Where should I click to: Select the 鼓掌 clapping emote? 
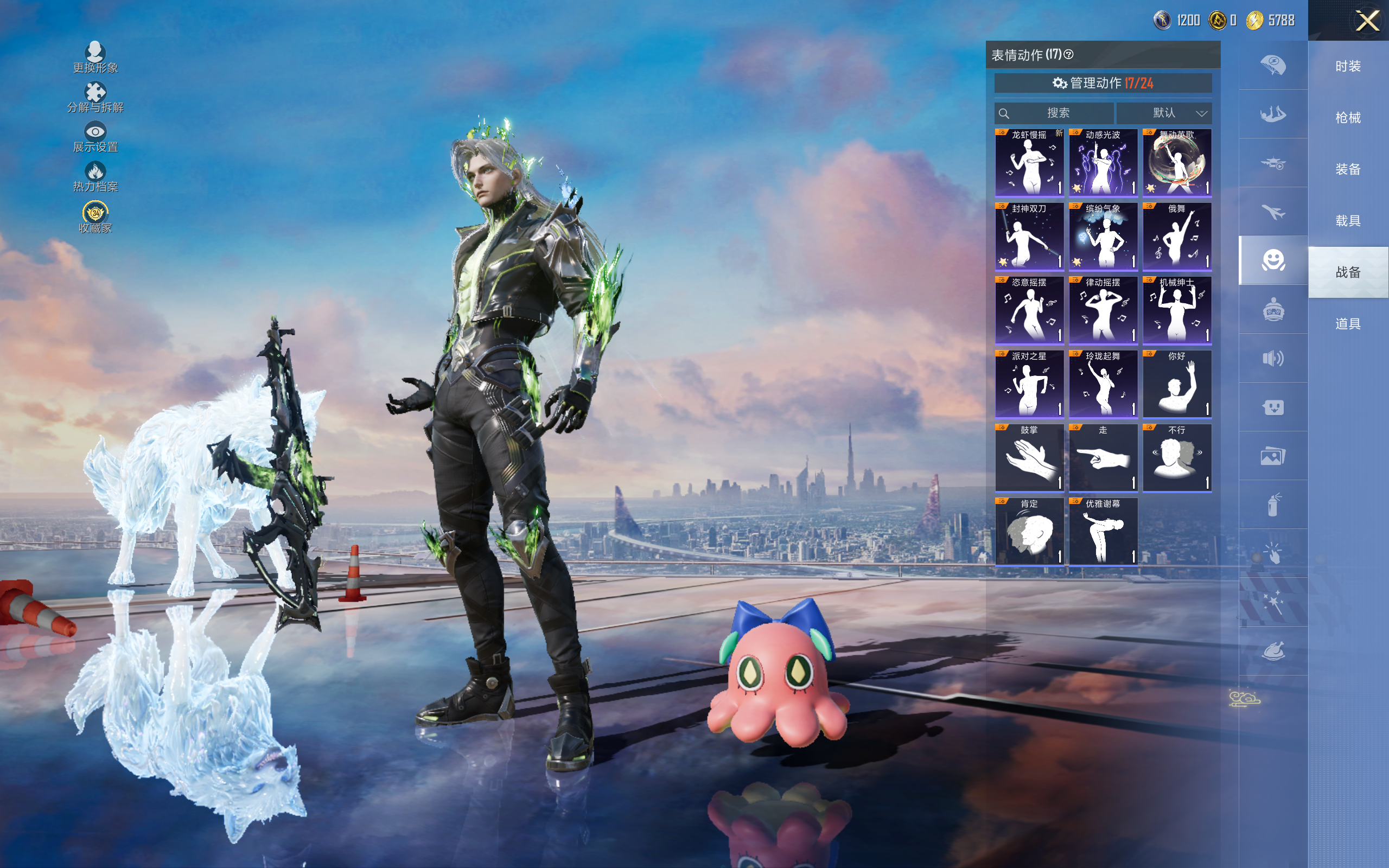[x=1029, y=458]
